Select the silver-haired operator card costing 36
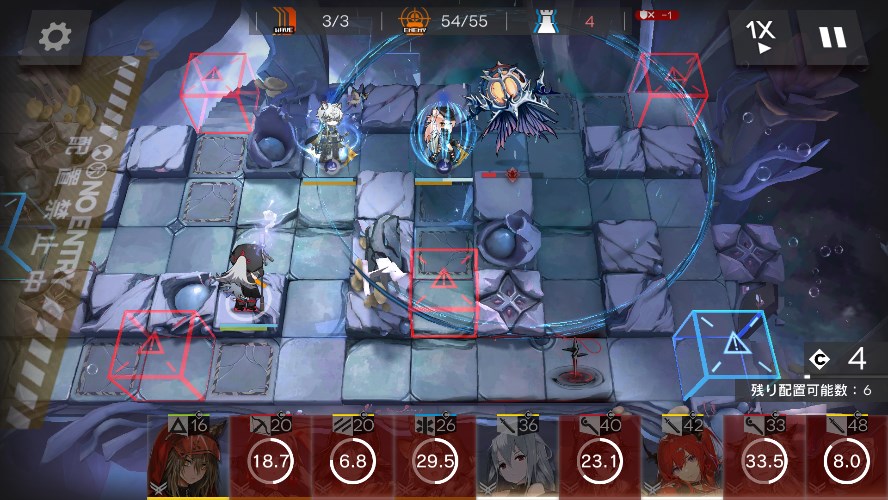 (516, 457)
